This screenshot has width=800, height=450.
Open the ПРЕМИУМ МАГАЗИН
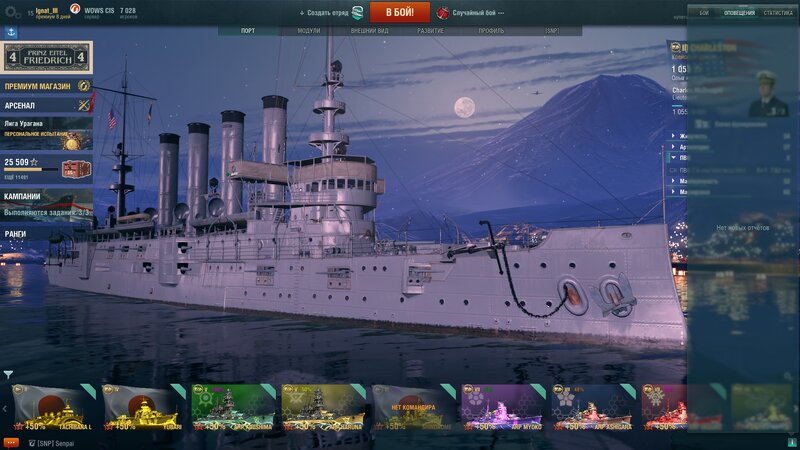coord(40,87)
